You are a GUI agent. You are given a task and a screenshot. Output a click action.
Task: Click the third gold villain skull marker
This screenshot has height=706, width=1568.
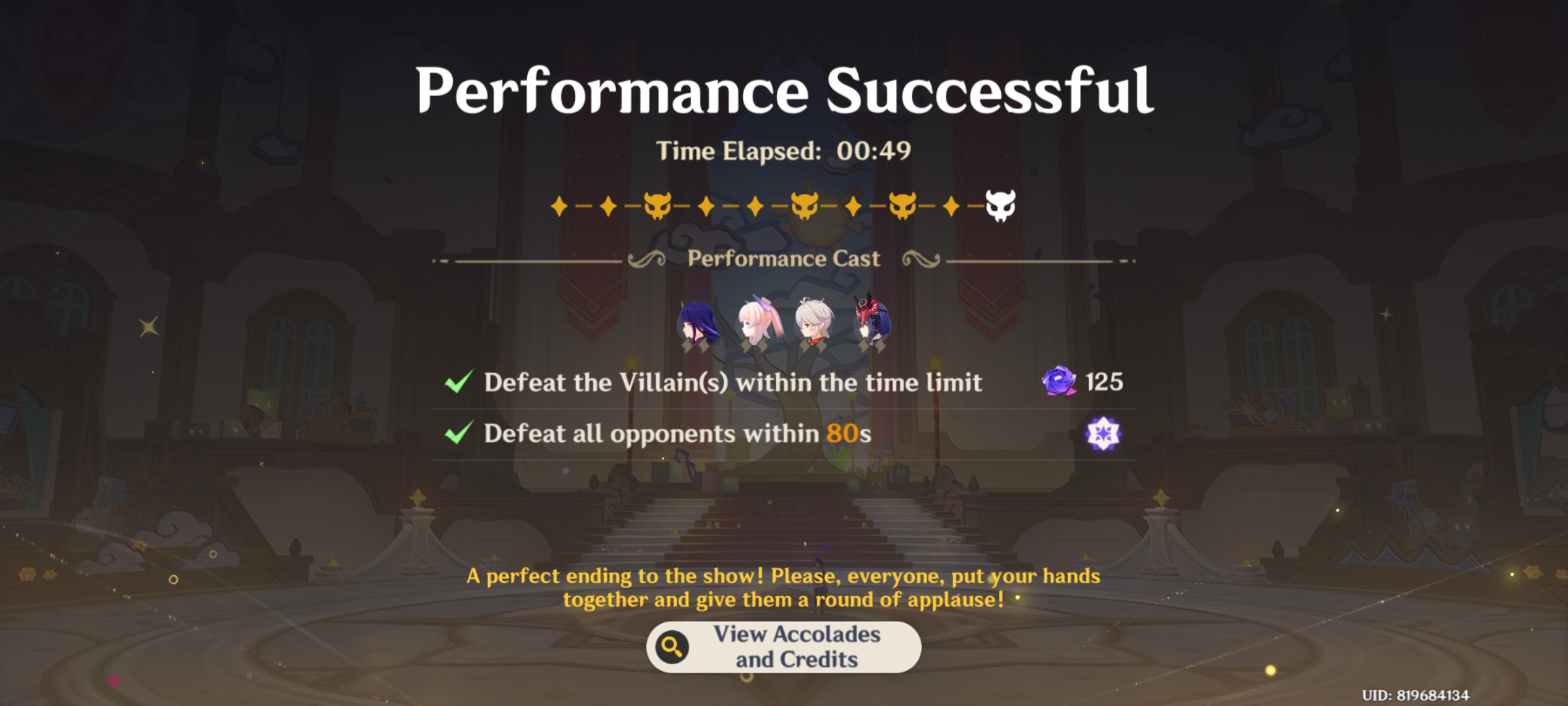pos(902,205)
